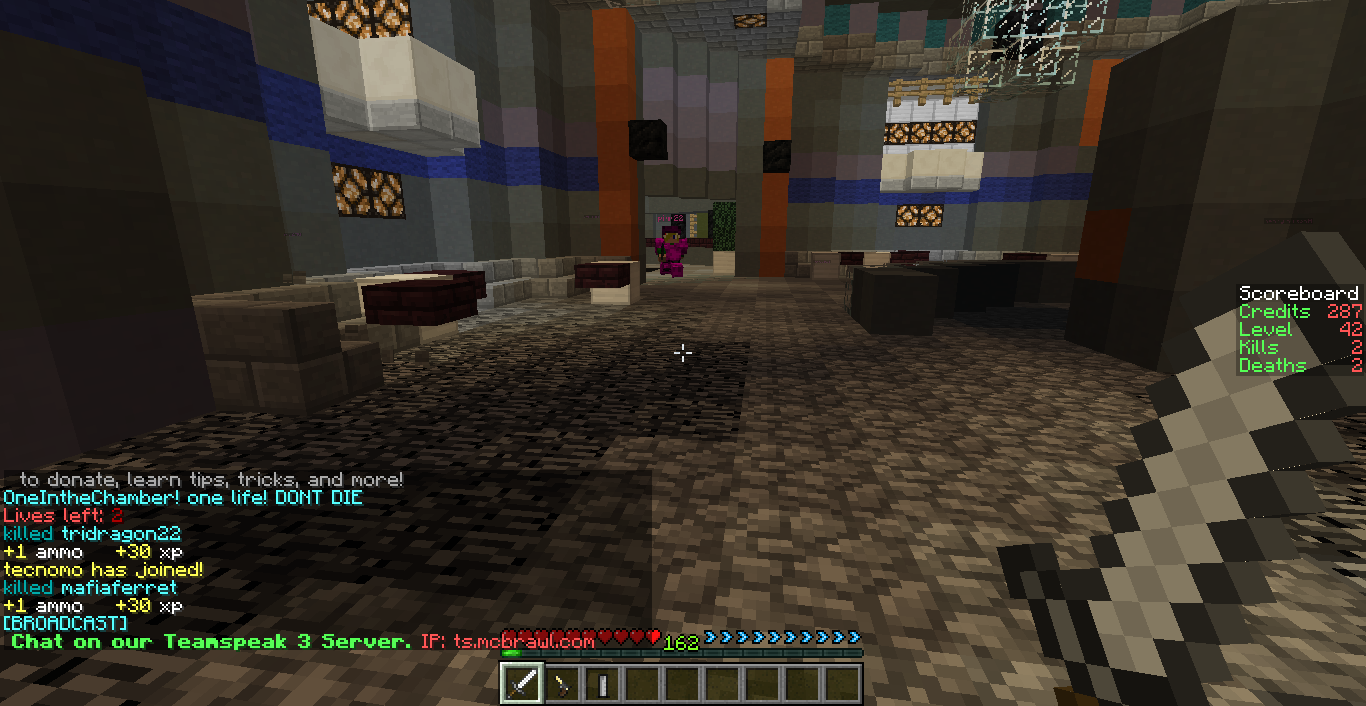
Task: Select the gray bar item hotbar slot
Action: [x=602, y=684]
